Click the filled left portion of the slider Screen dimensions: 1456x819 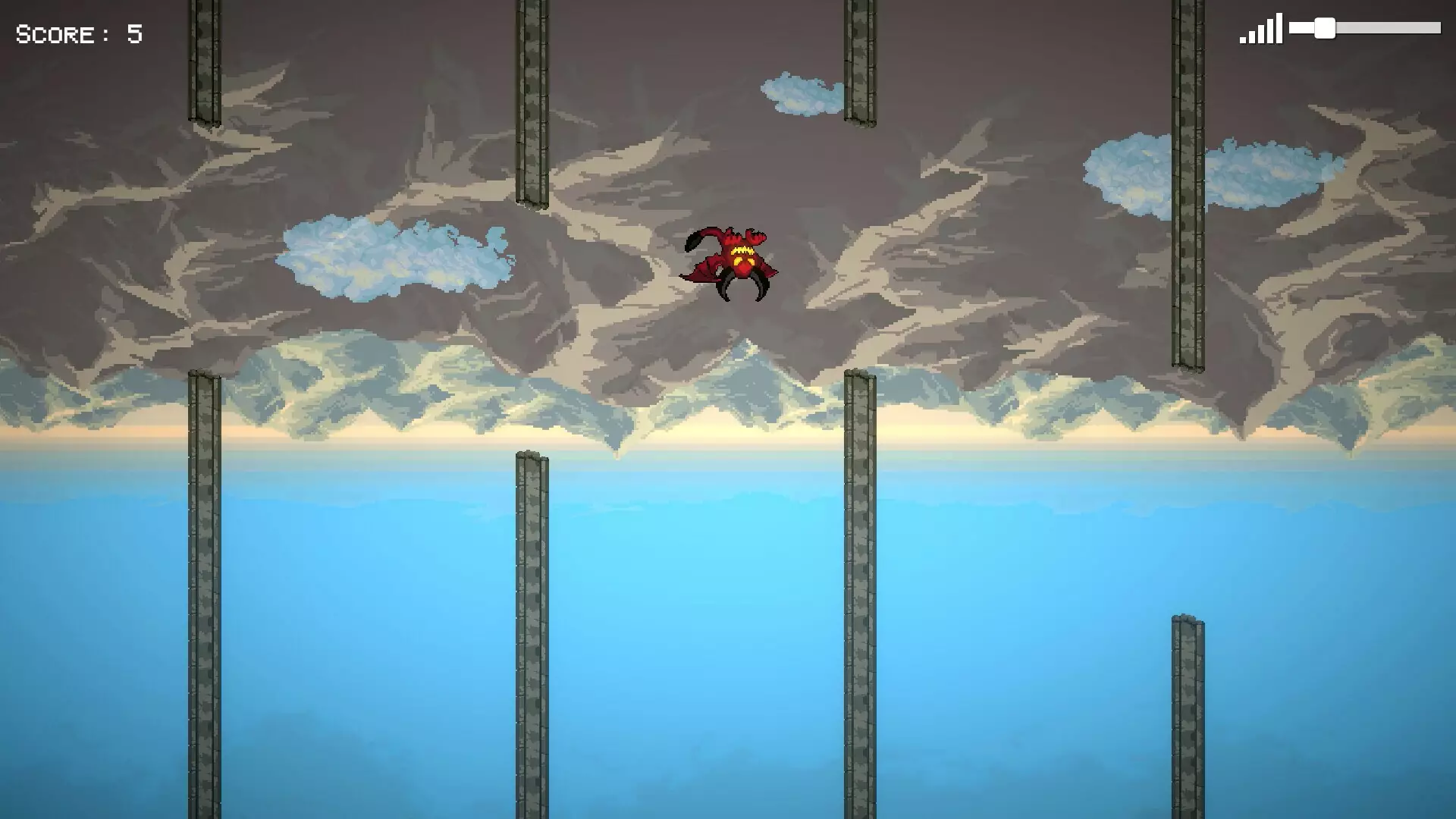(1301, 28)
